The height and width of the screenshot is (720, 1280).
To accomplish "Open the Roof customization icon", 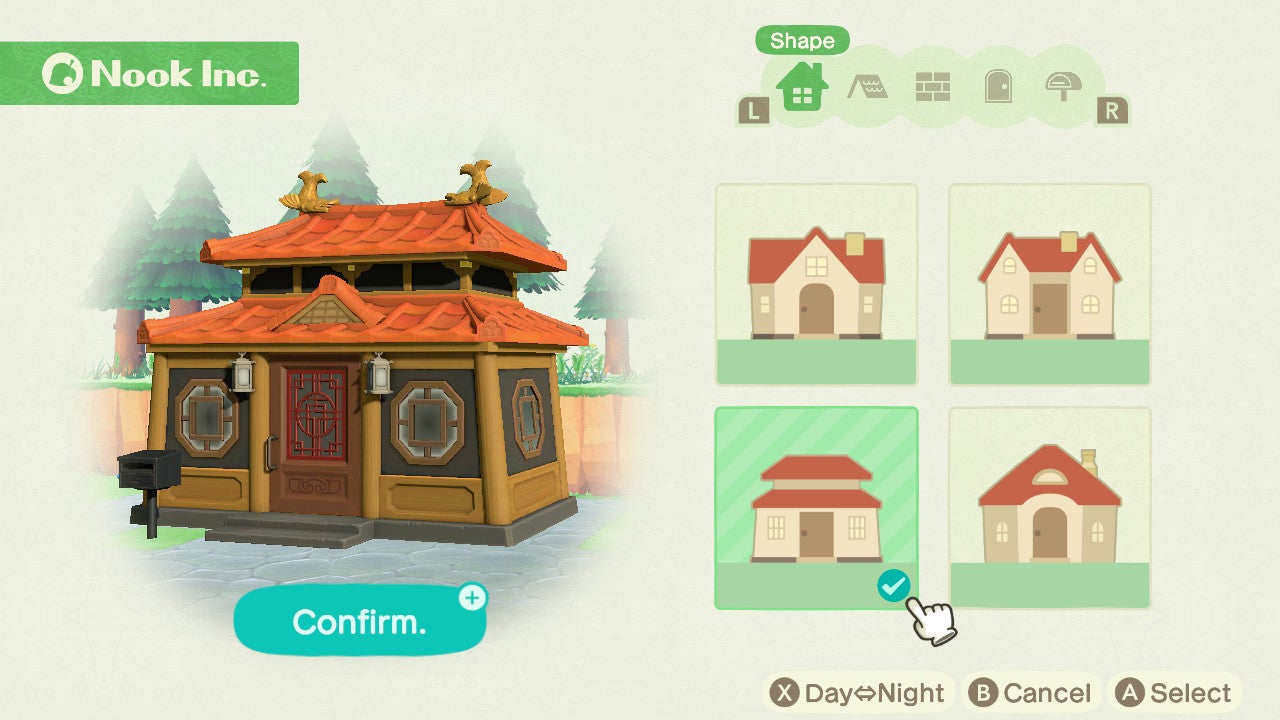I will coord(868,88).
